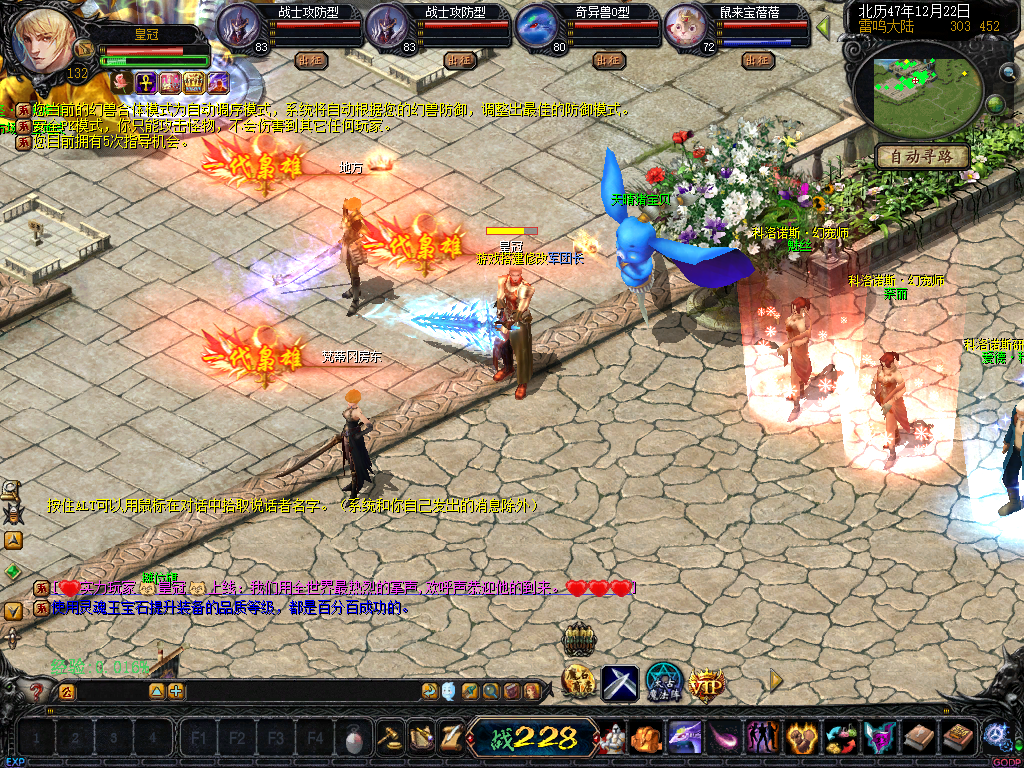The image size is (1024, 768).
Task: Open the 魔法阵 magic circle icon
Action: click(663, 683)
